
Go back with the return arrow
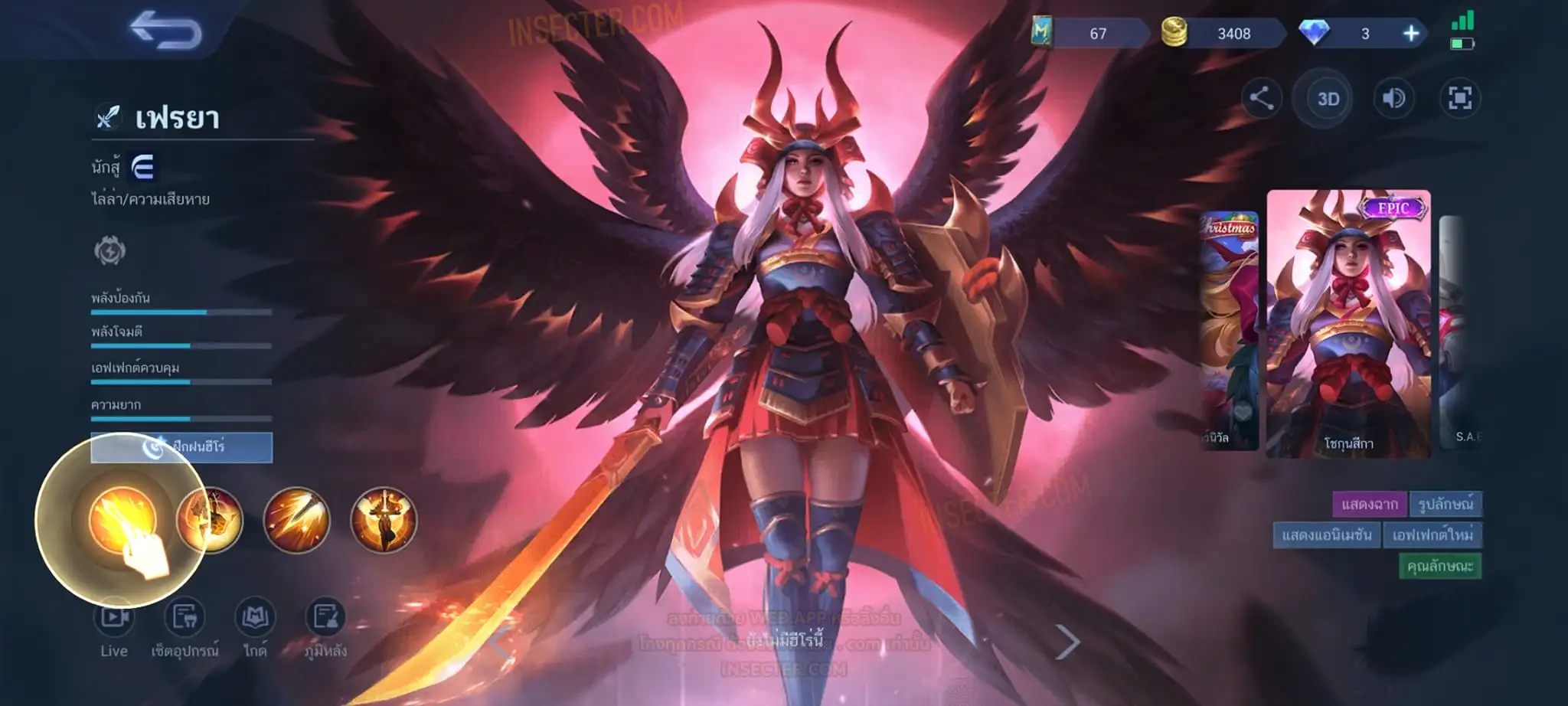pyautogui.click(x=165, y=31)
